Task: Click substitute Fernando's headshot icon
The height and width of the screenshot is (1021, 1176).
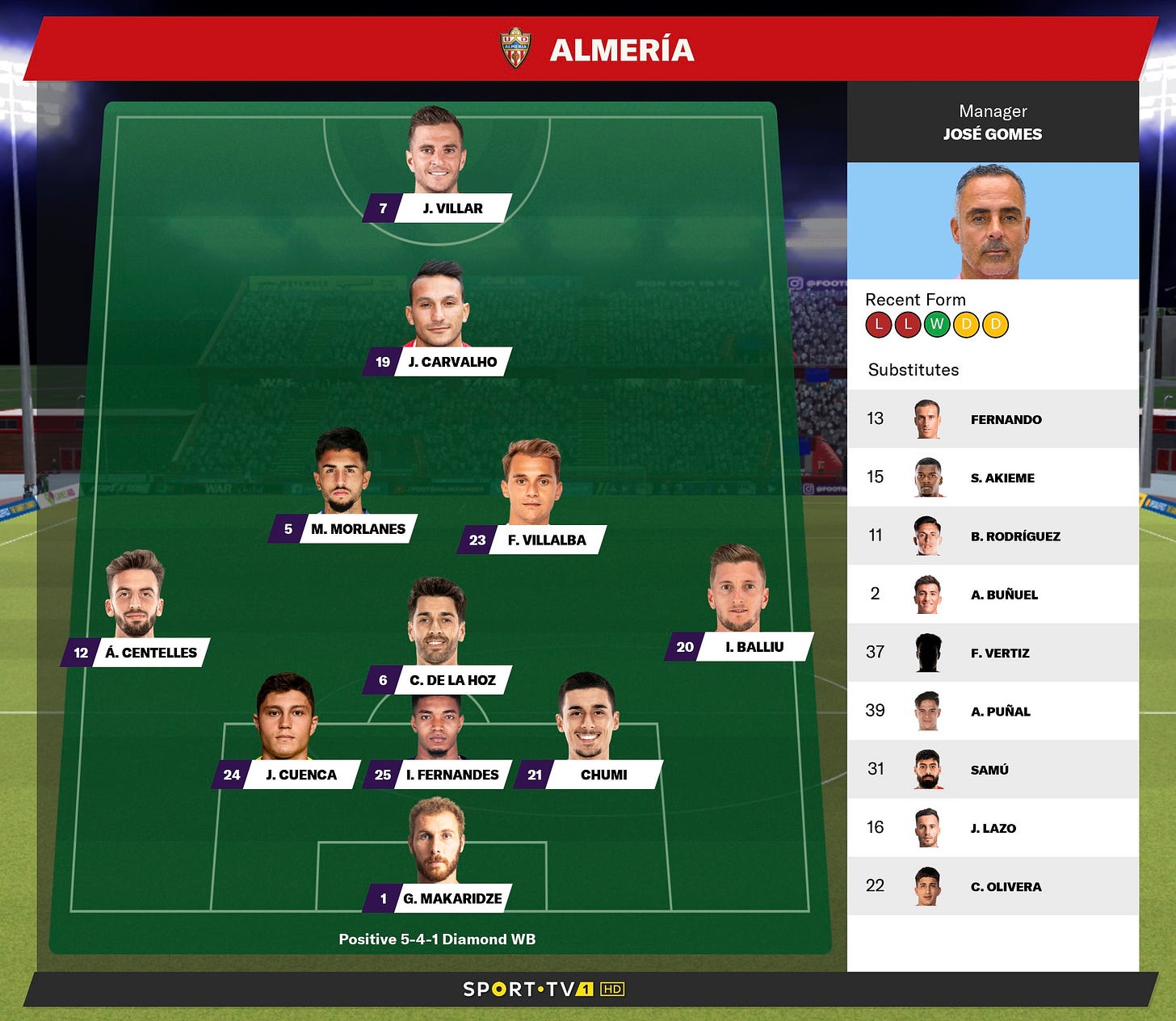Action: pos(927,418)
